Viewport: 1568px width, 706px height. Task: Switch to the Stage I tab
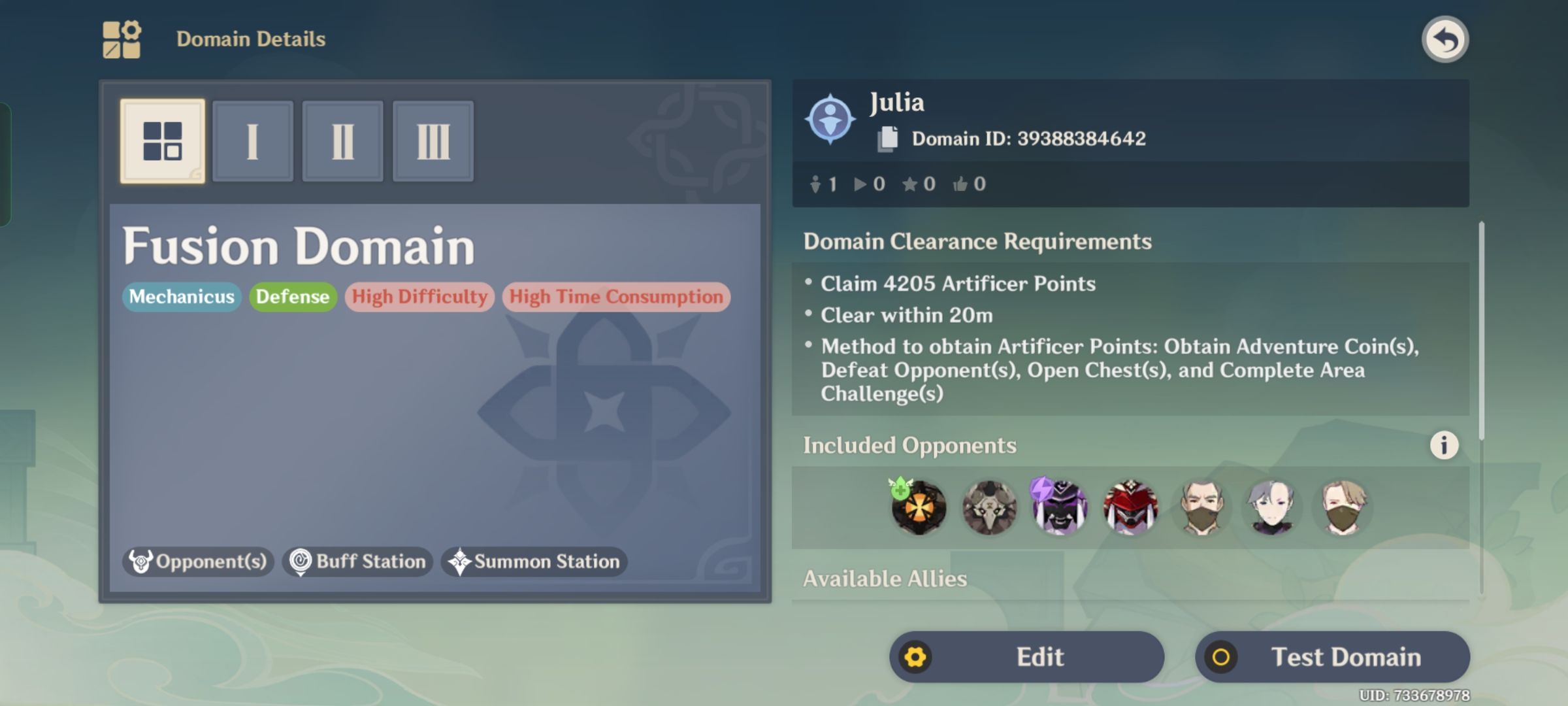click(253, 141)
